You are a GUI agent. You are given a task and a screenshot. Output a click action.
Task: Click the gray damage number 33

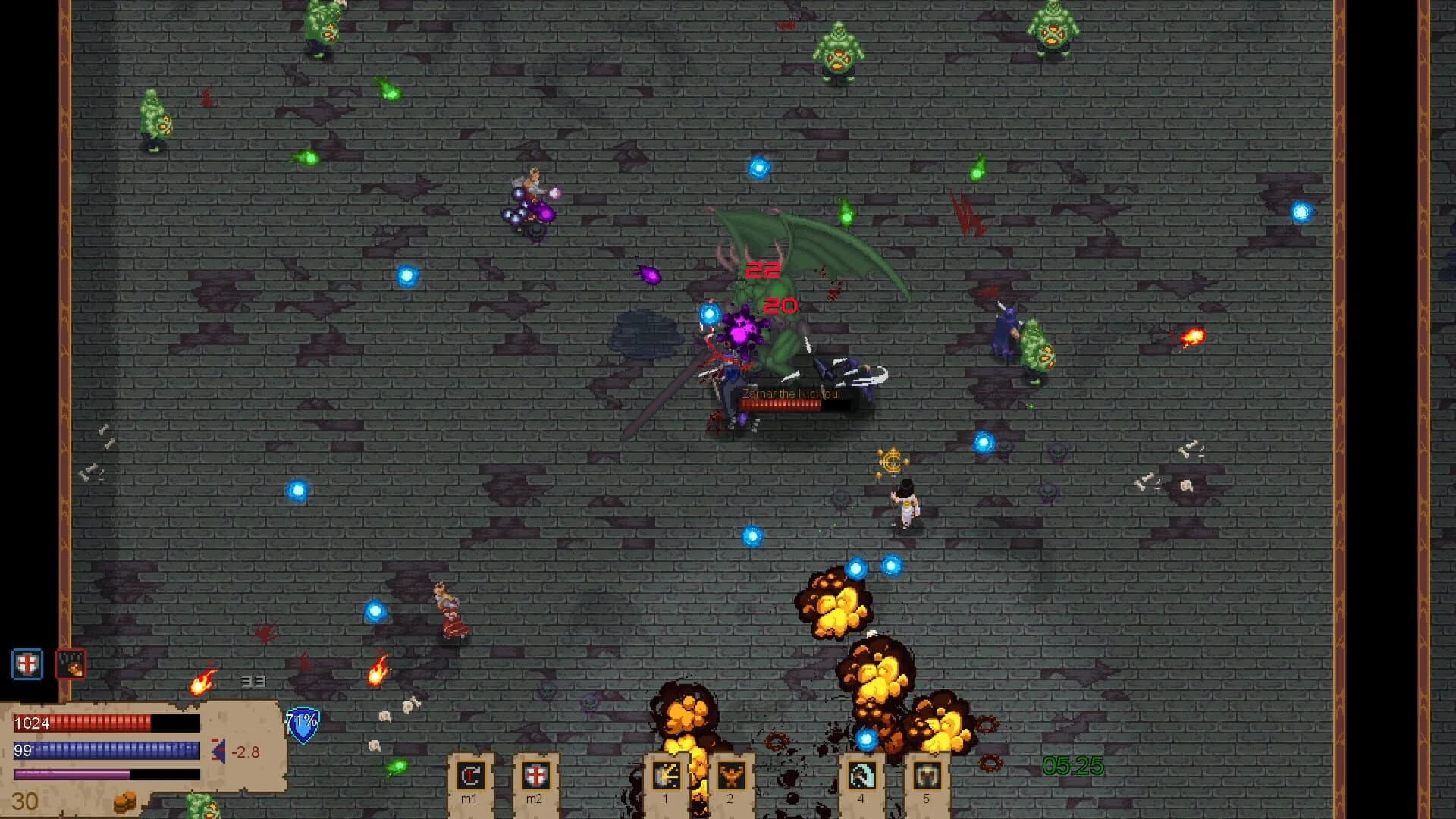point(253,681)
